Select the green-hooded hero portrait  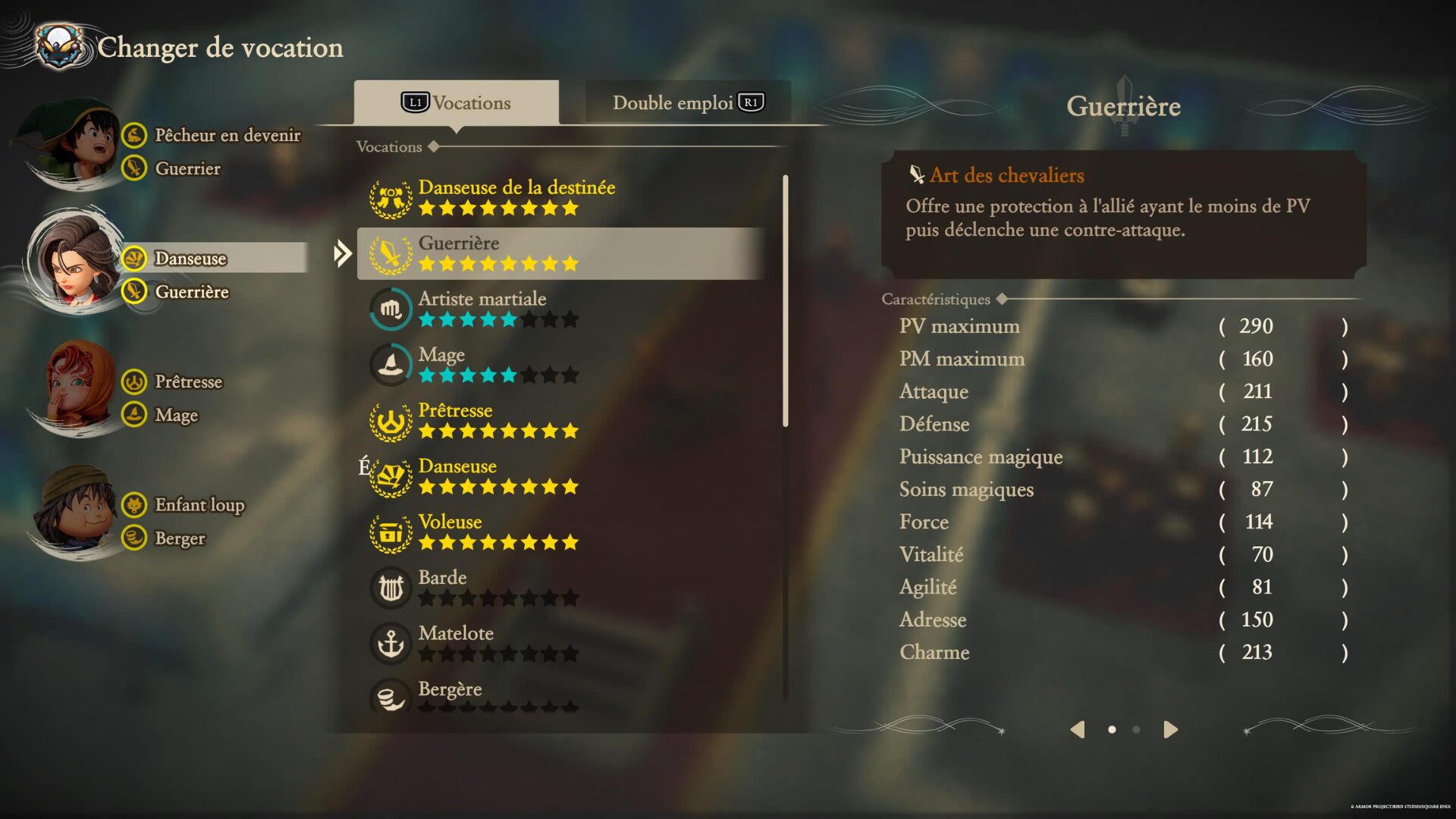(x=74, y=144)
